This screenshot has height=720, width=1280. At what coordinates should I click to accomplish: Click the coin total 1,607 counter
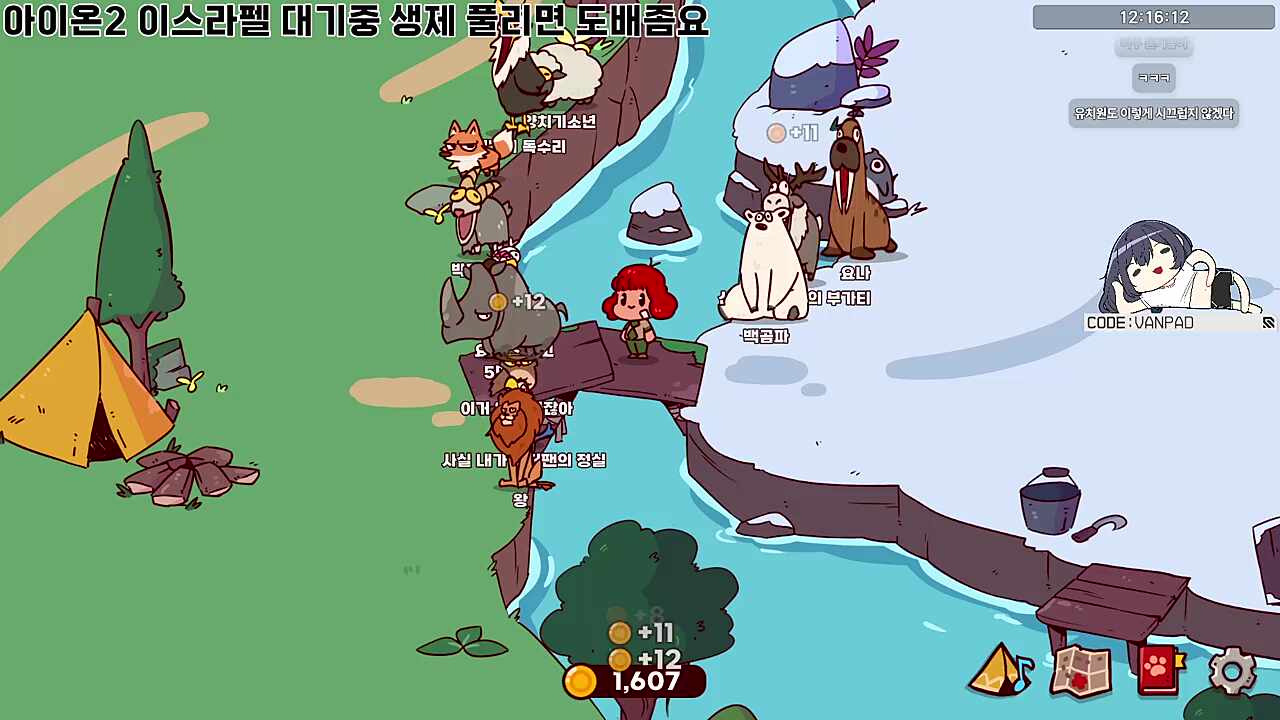pyautogui.click(x=645, y=682)
